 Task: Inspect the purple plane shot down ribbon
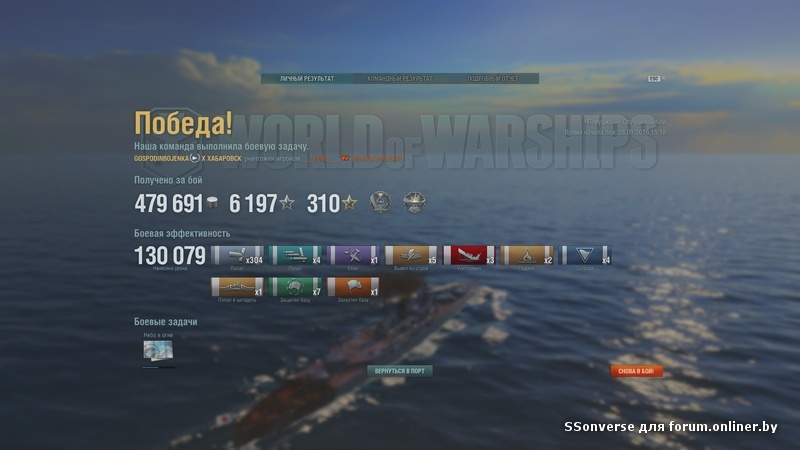(x=354, y=255)
